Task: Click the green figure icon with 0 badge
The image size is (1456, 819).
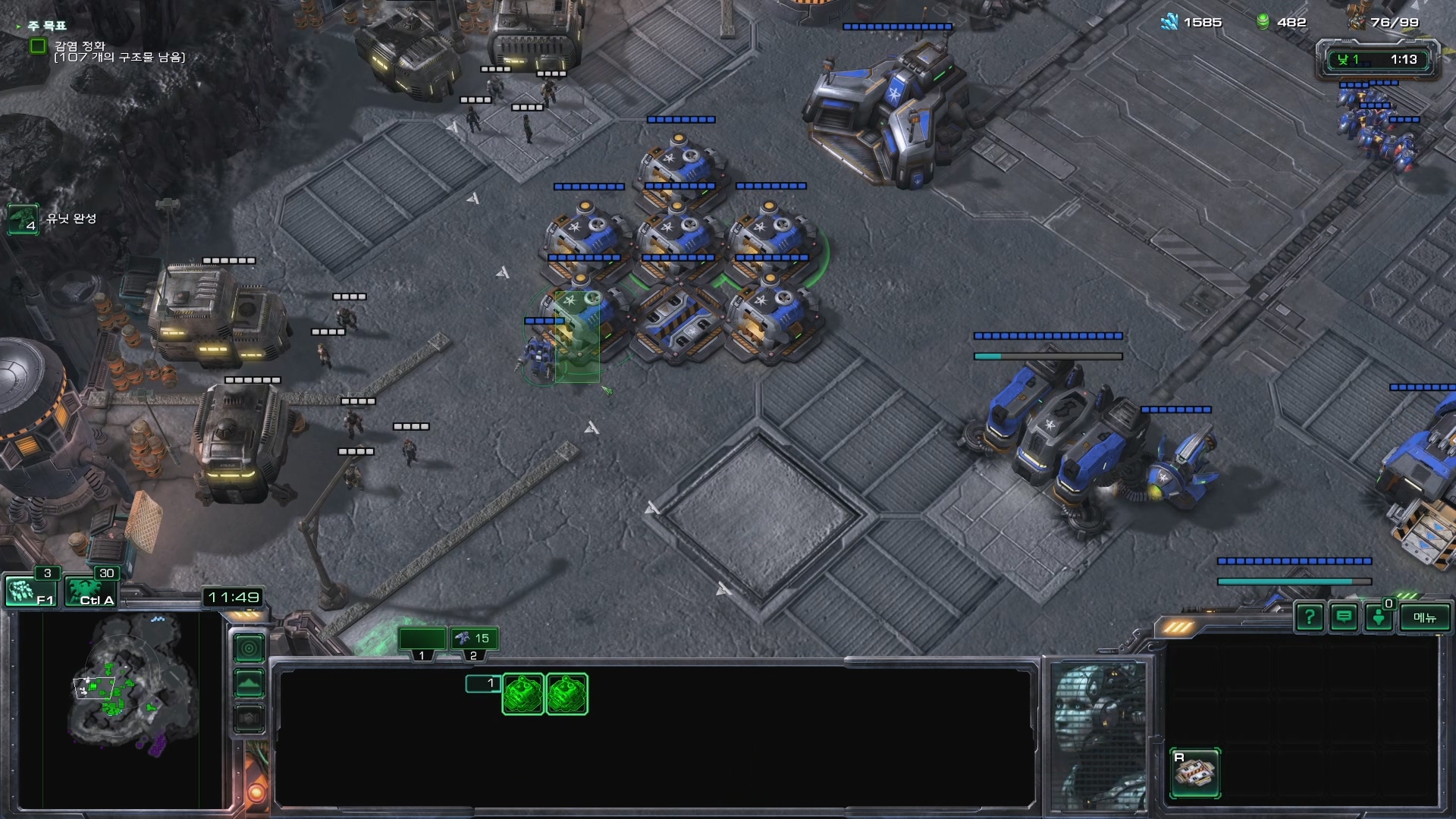Action: pyautogui.click(x=1379, y=617)
